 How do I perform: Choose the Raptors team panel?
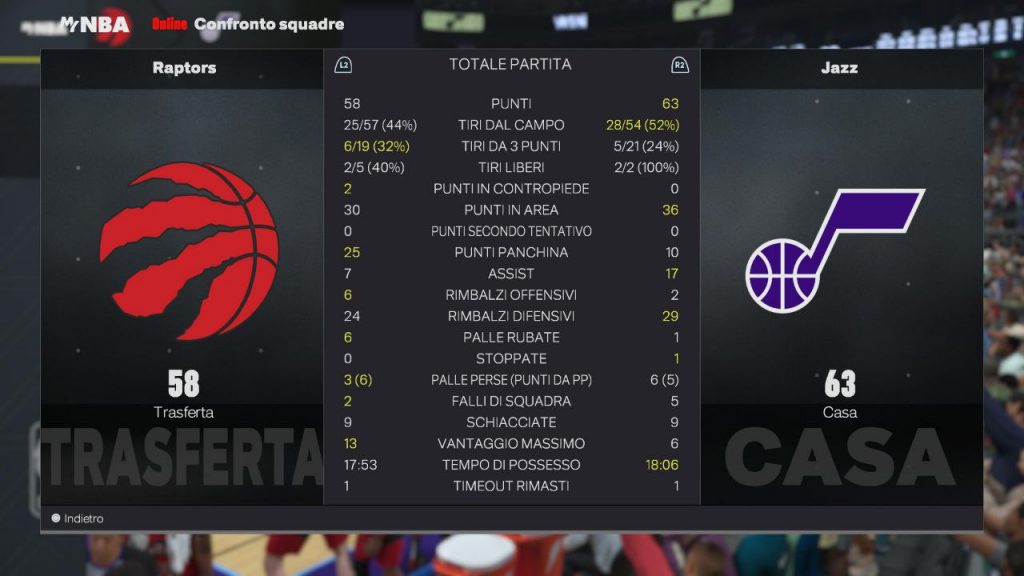183,270
